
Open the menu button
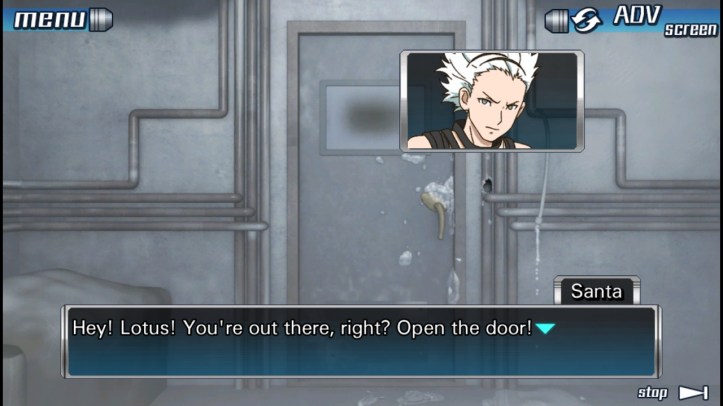tap(58, 19)
